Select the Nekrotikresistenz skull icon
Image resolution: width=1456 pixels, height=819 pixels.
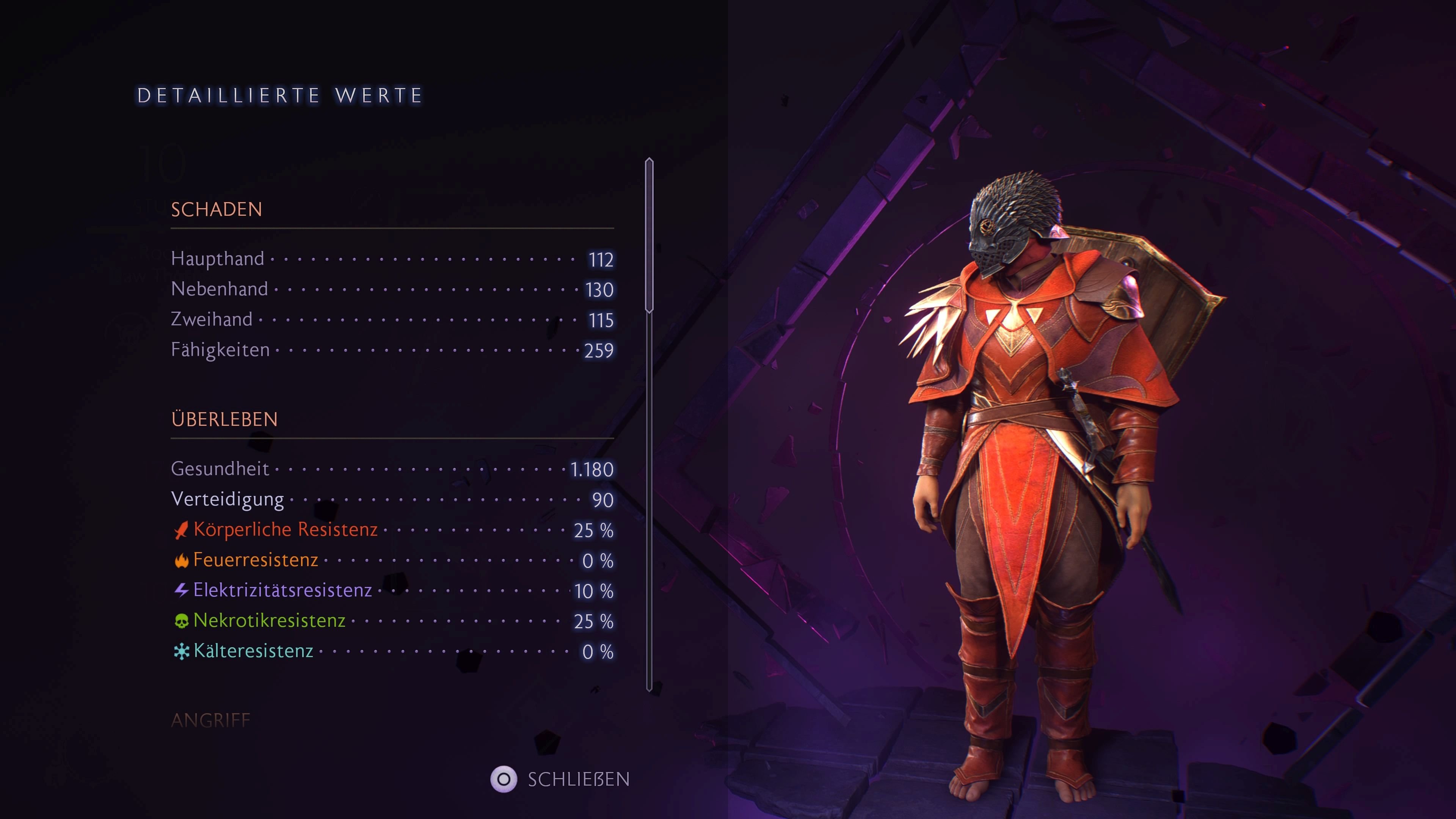(182, 621)
